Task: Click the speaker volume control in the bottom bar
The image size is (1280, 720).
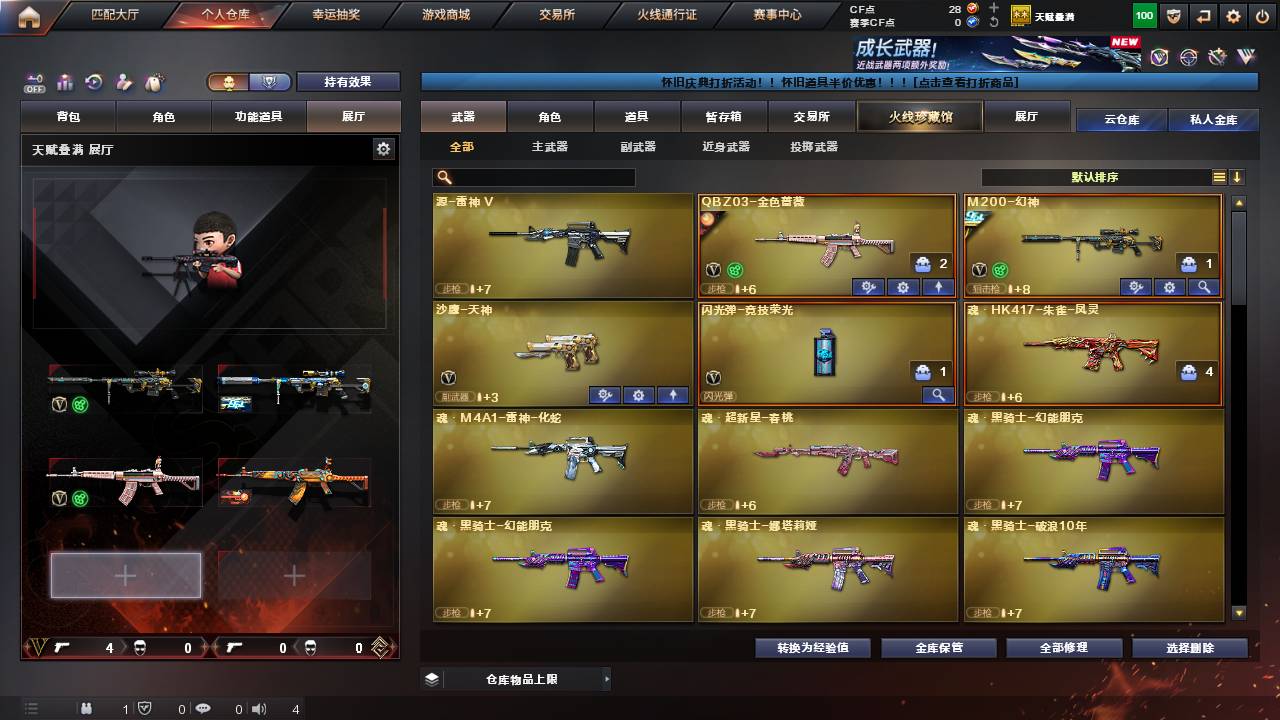Action: [260, 709]
